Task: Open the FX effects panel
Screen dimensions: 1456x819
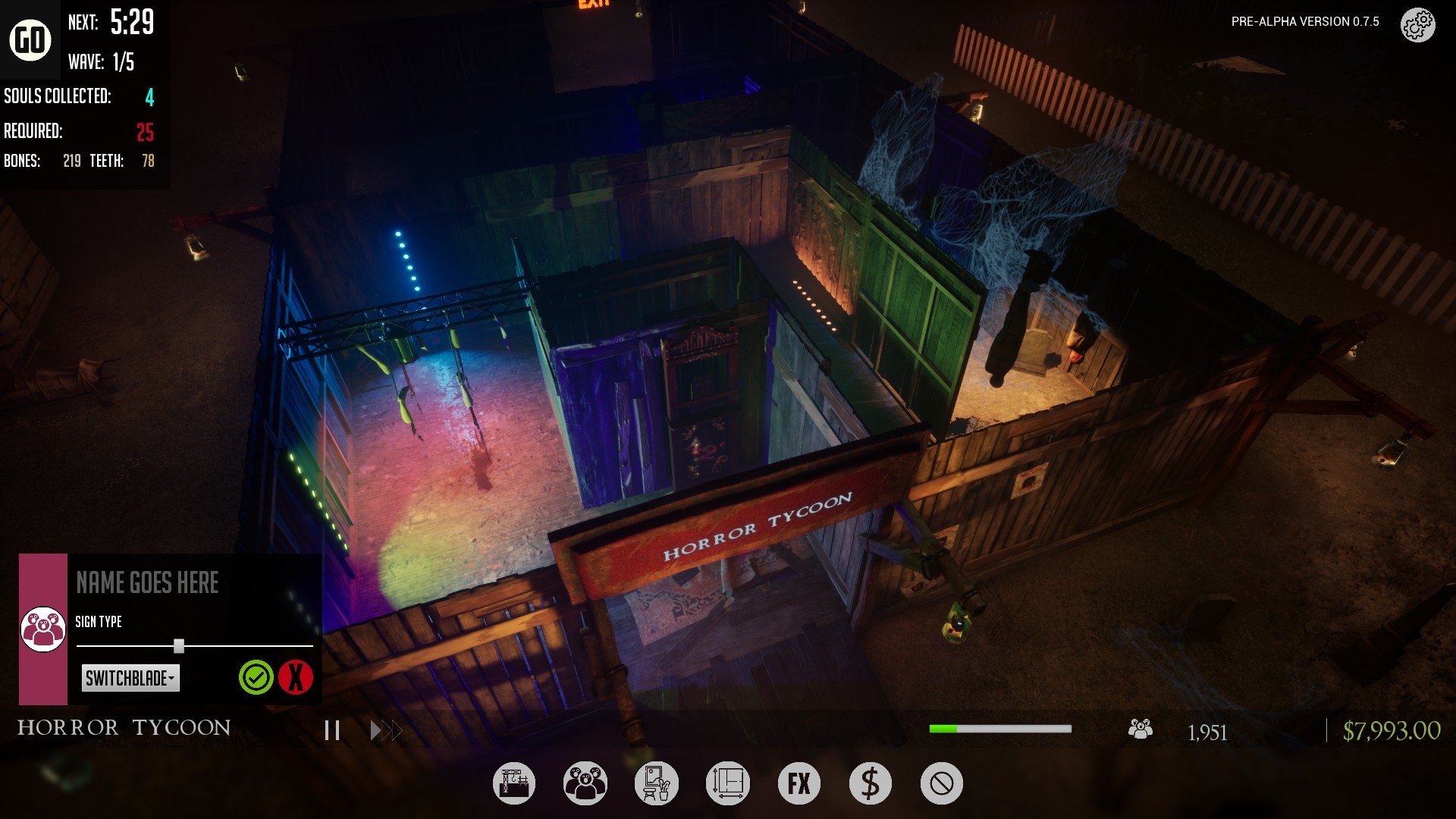Action: [x=798, y=783]
